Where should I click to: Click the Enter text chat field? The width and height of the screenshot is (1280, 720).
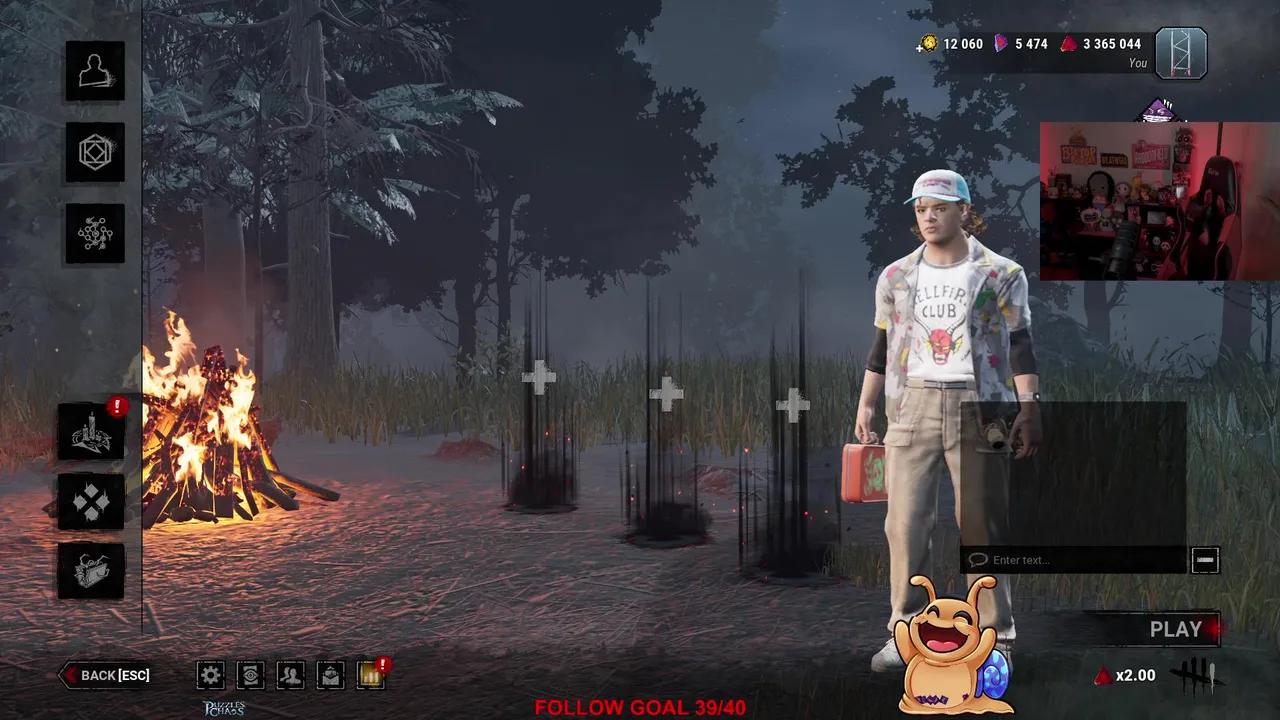(1070, 560)
